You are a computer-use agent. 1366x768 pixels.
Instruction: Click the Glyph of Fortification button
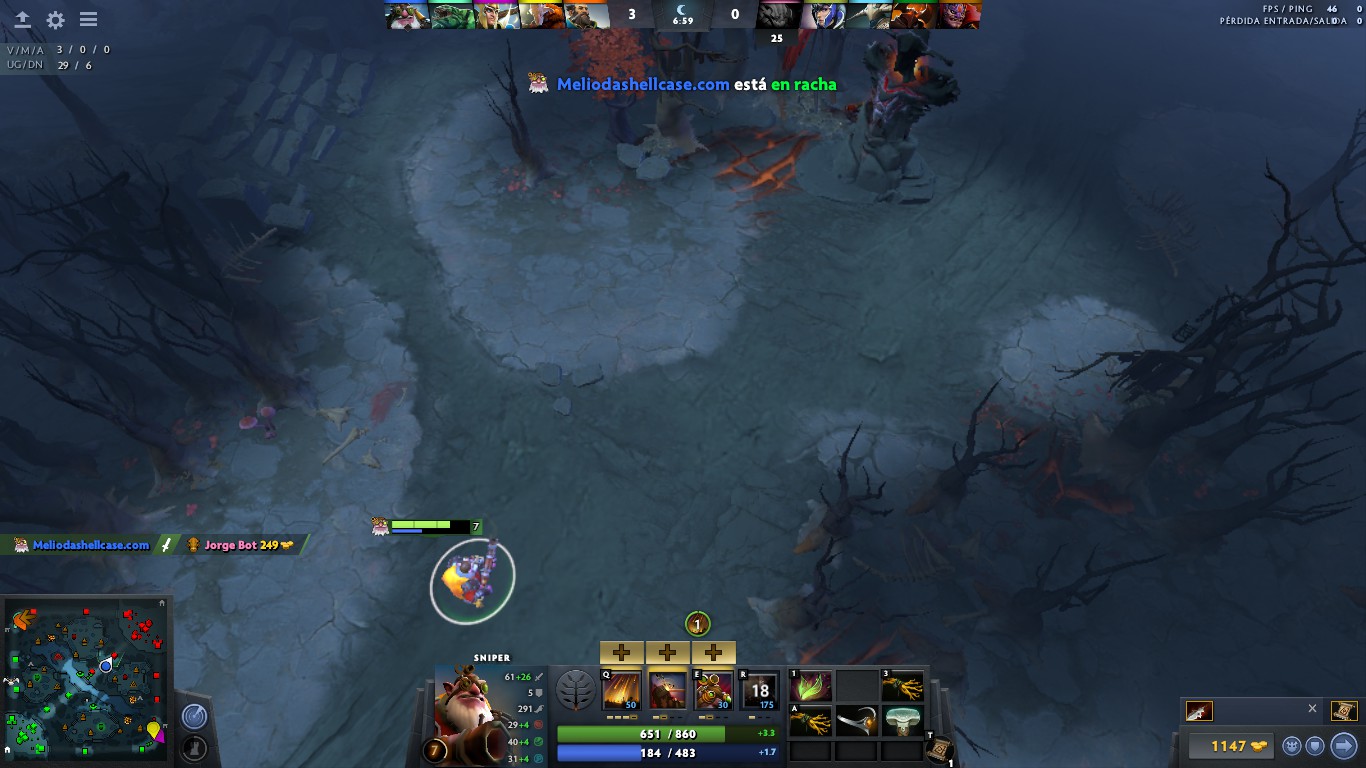tap(194, 746)
